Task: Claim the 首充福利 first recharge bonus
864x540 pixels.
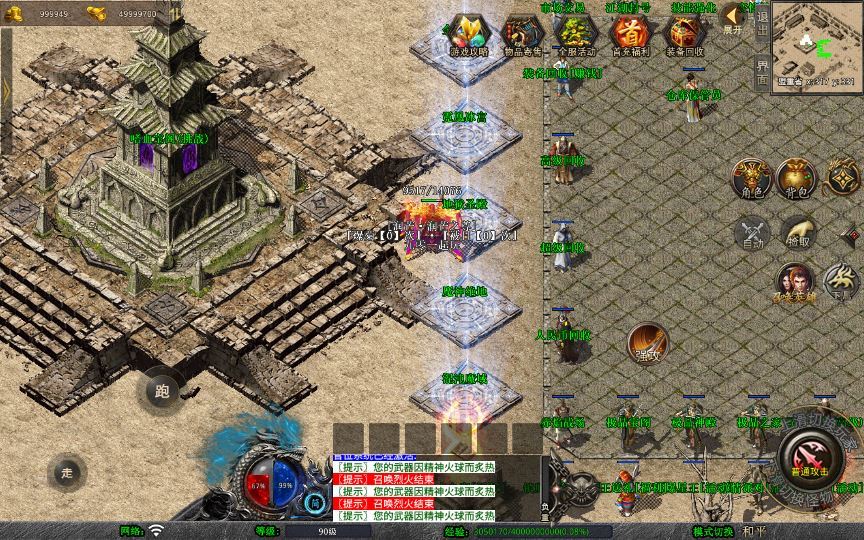Action: coord(630,33)
